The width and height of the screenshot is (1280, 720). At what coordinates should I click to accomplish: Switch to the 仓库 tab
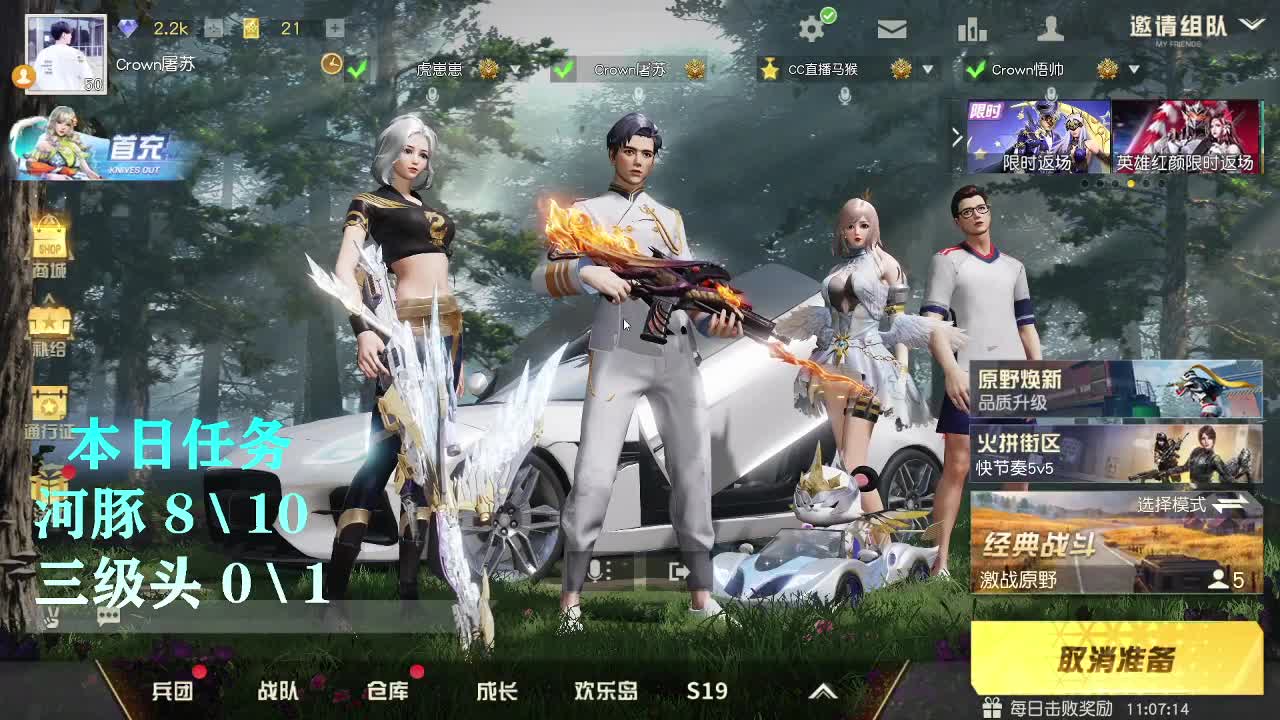pyautogui.click(x=390, y=691)
